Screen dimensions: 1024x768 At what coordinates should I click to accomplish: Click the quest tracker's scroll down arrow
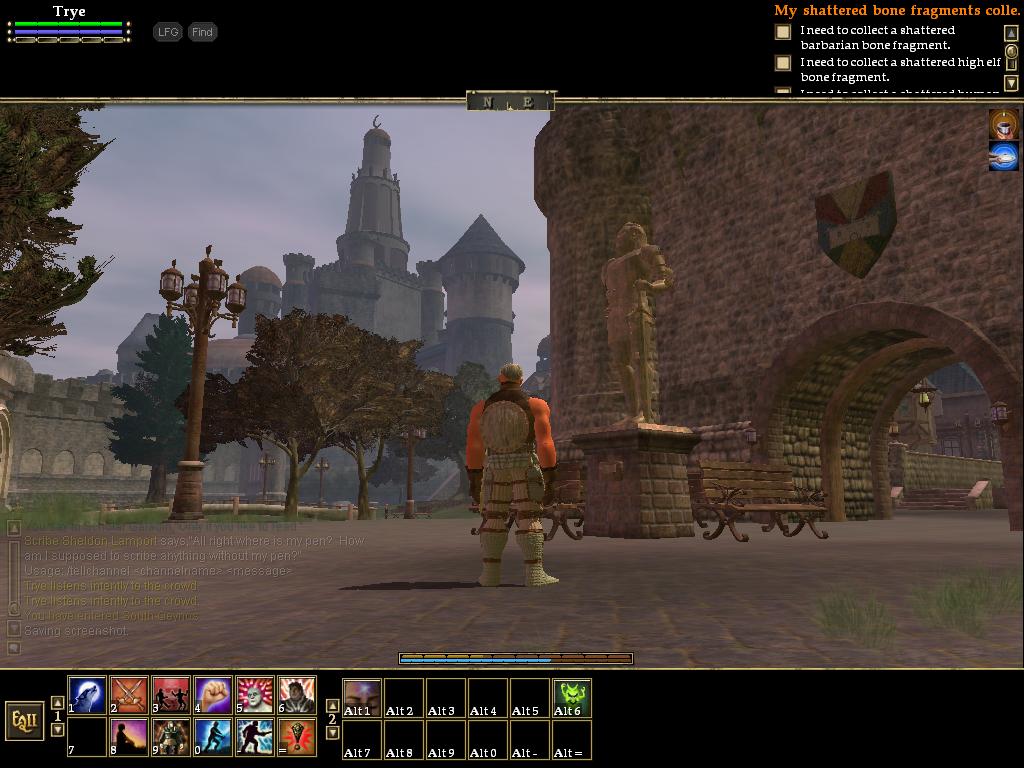(x=1011, y=83)
